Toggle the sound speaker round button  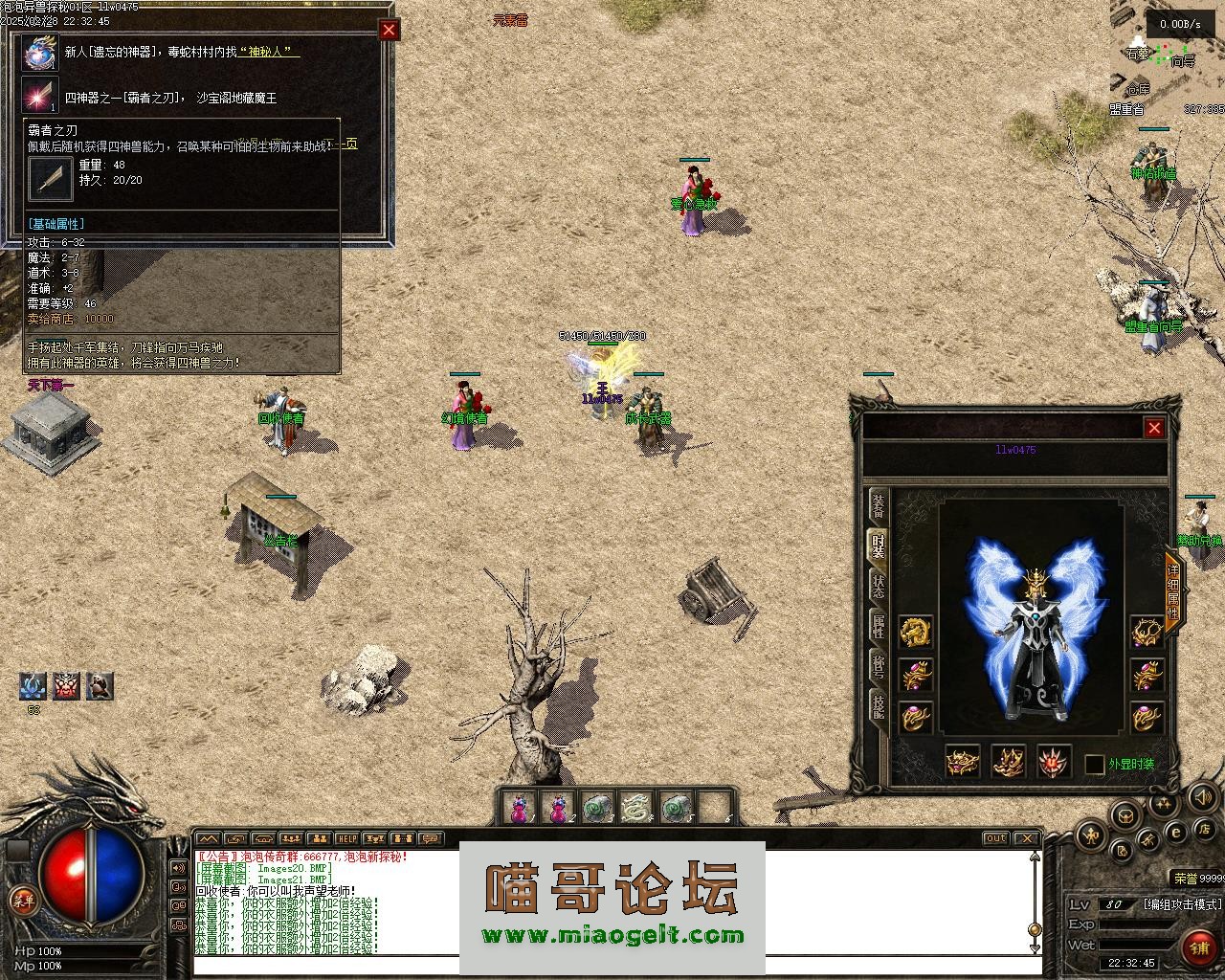tap(1202, 796)
